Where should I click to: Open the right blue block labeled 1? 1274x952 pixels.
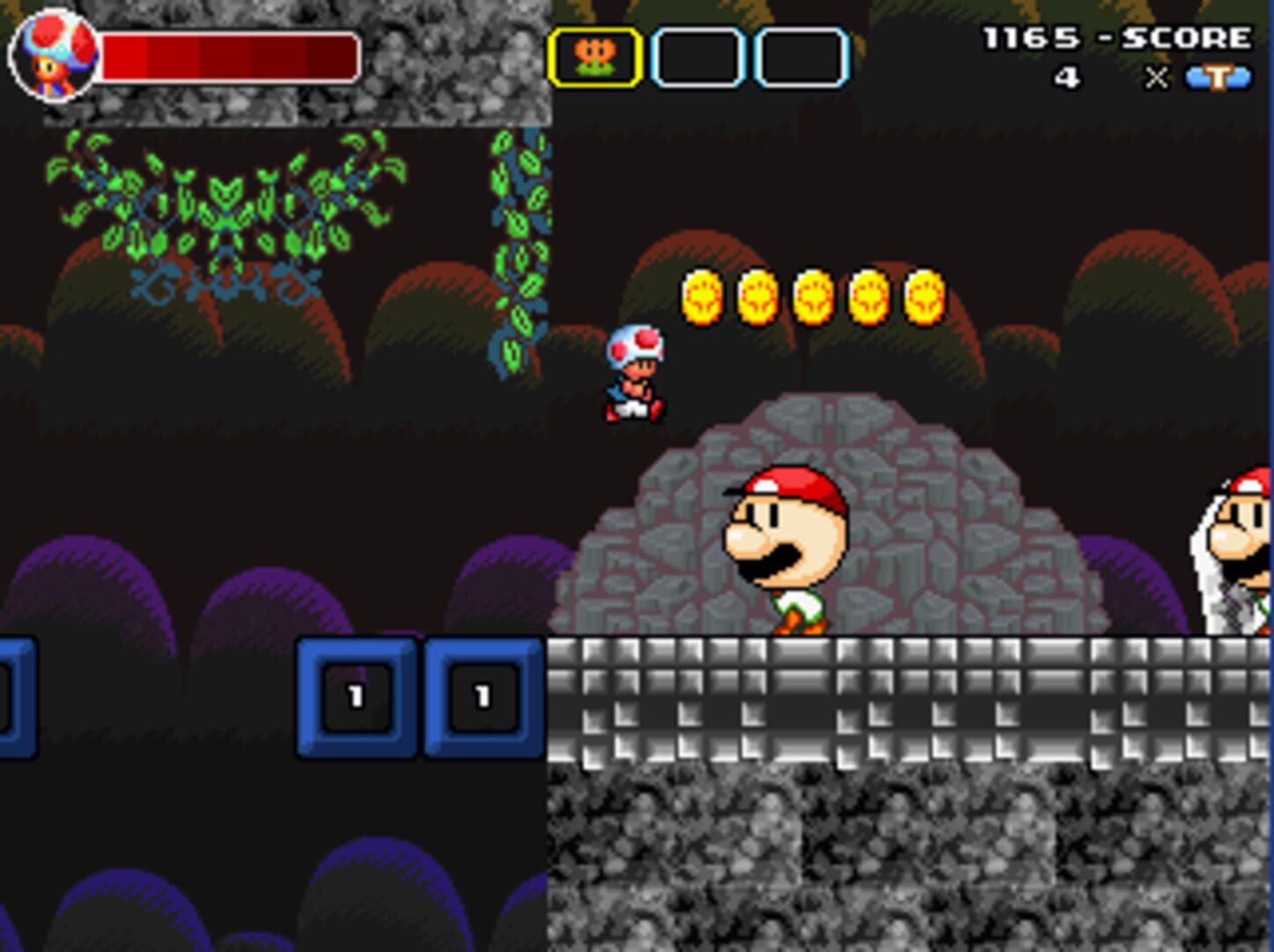click(x=481, y=697)
